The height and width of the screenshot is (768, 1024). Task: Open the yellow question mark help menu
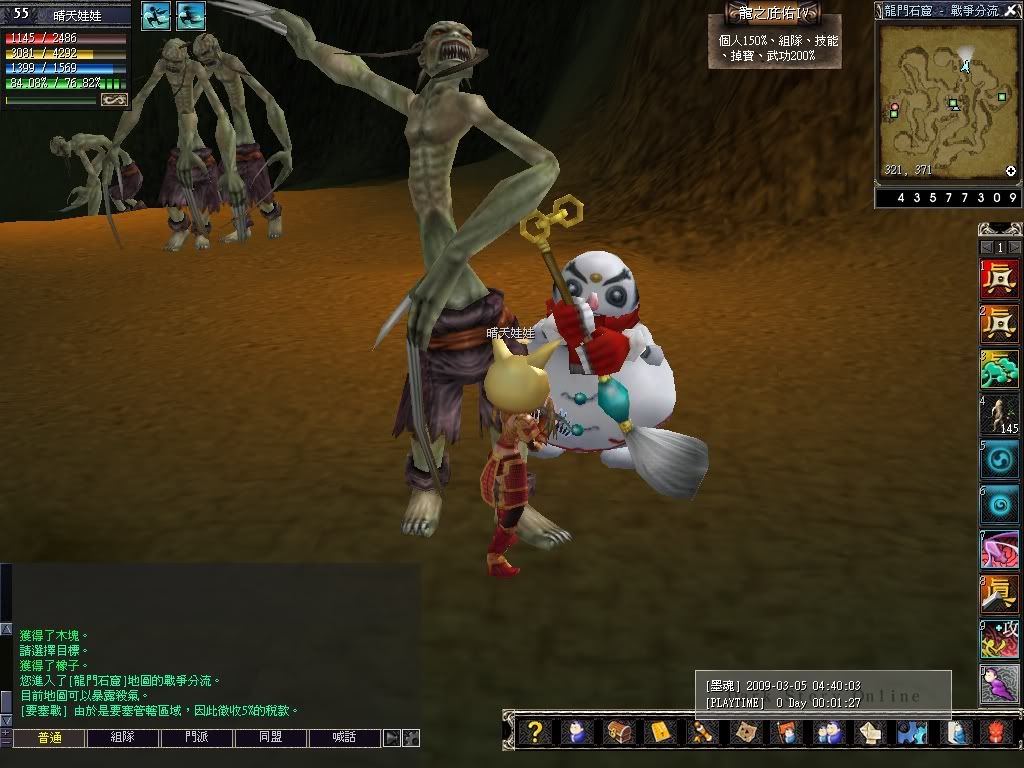coord(535,732)
